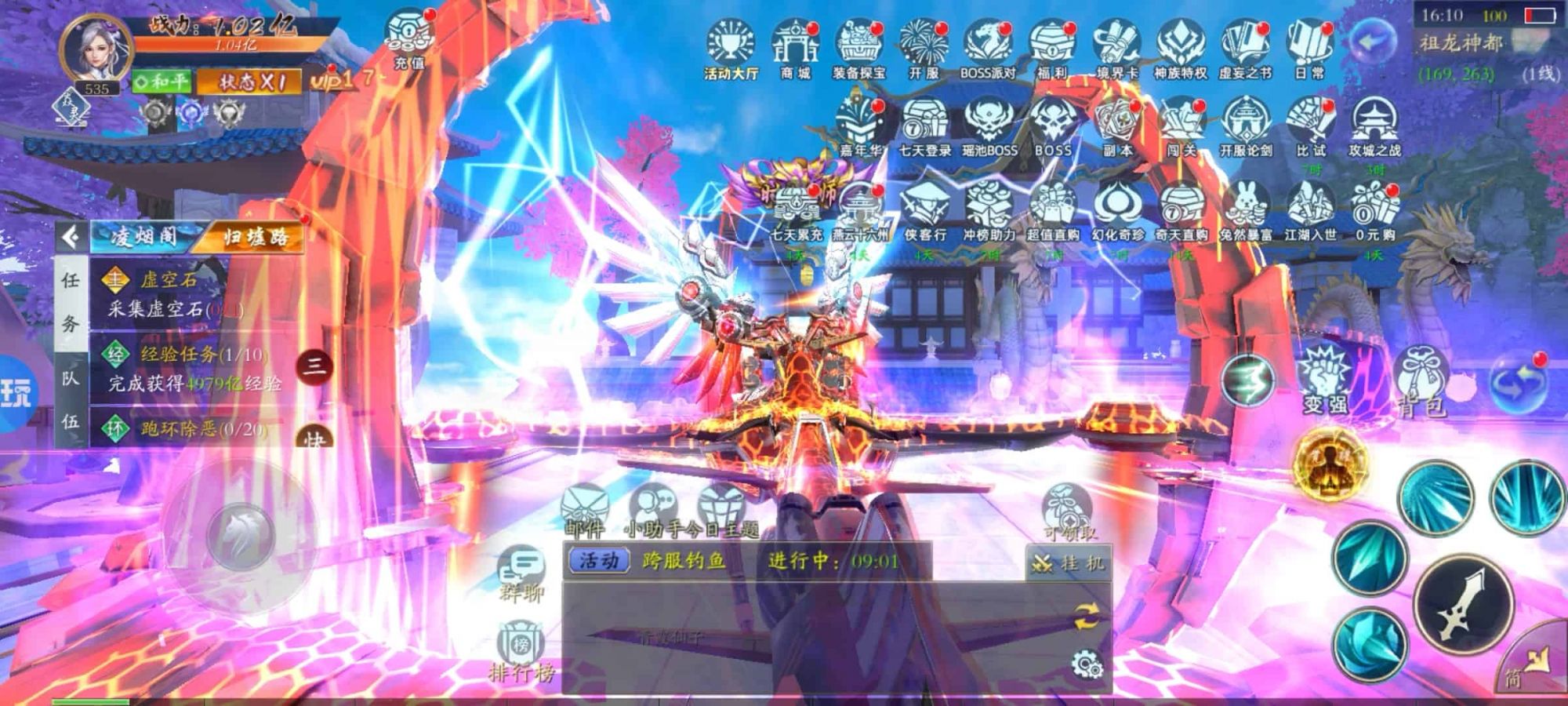
Task: Open 装备探宝 equipment treasure hunt
Action: (x=859, y=47)
